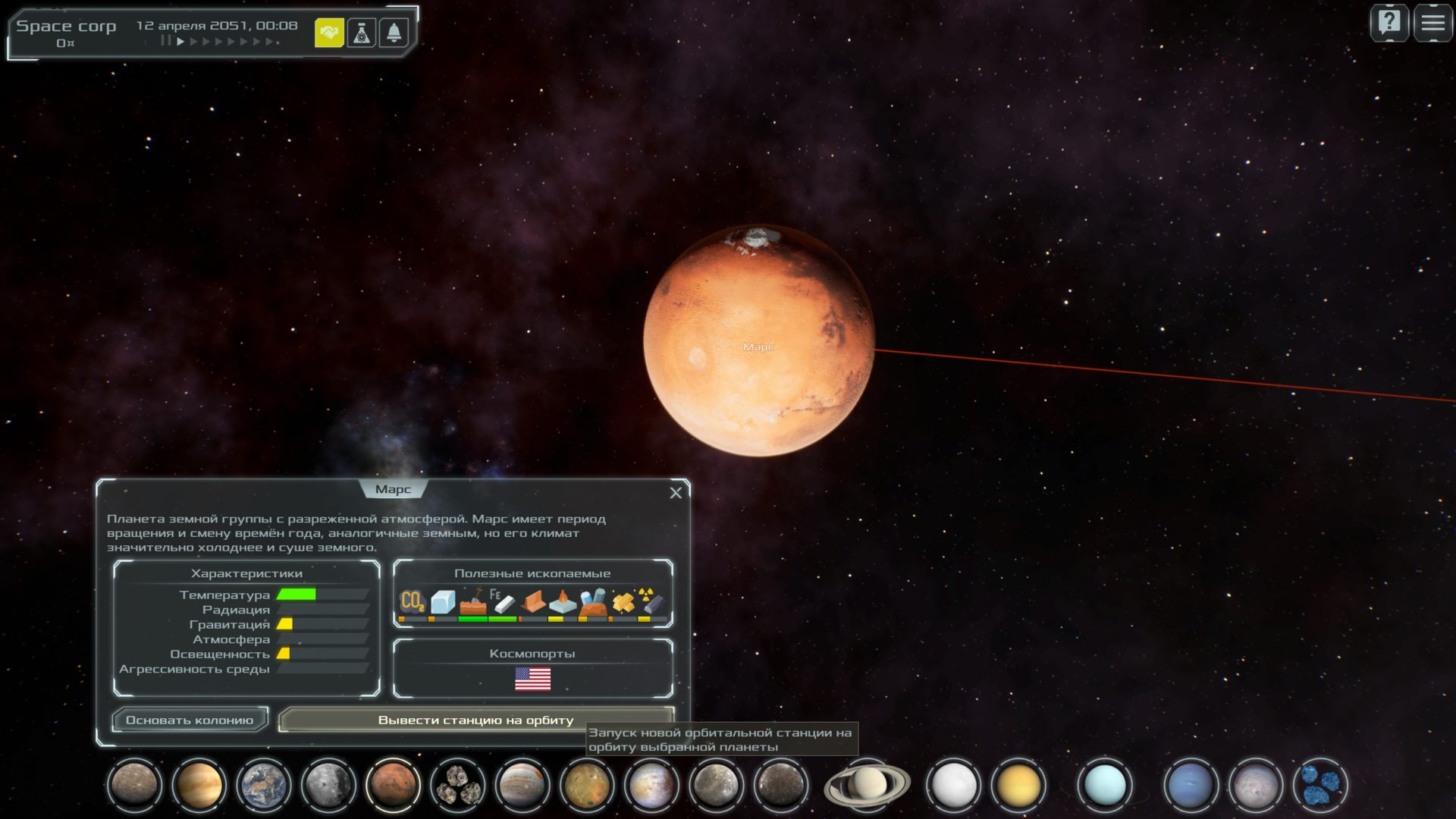Open the hamburger main menu

click(x=1432, y=23)
